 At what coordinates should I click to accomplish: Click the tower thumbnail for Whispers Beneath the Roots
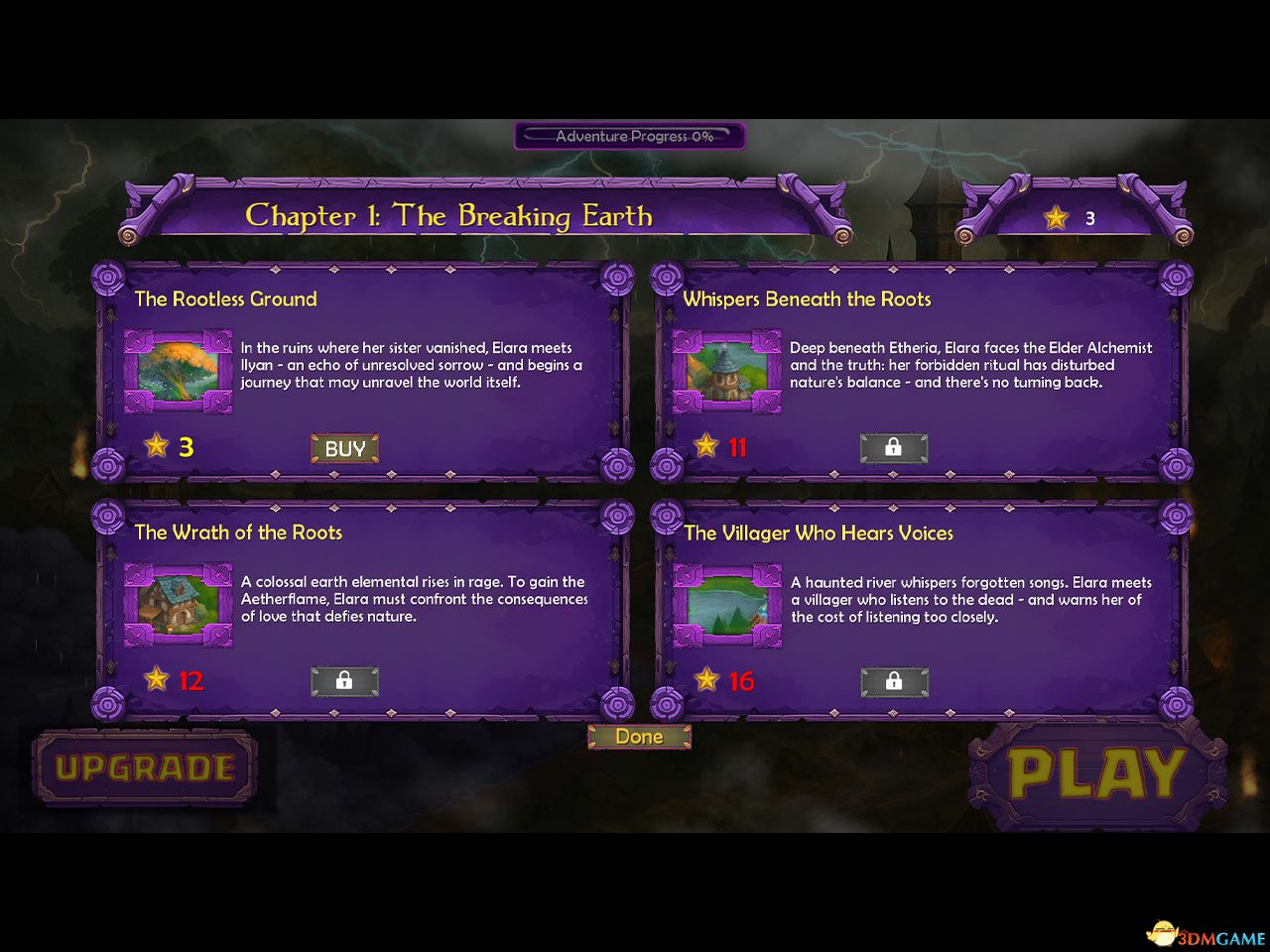click(727, 372)
